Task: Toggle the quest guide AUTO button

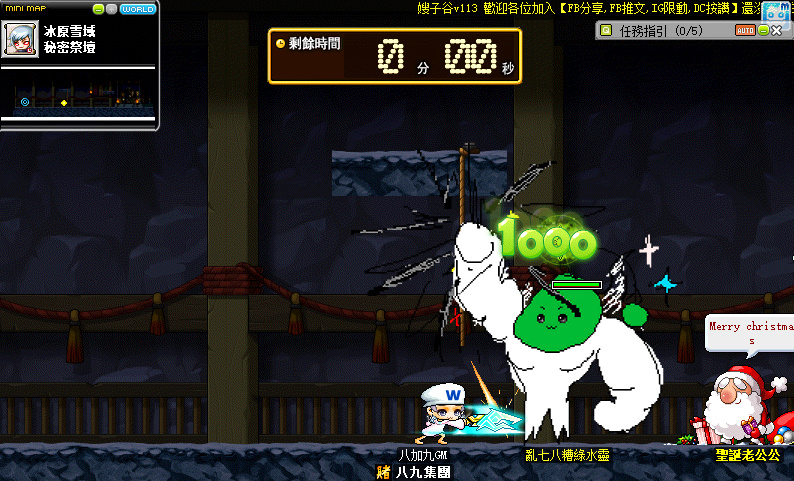Action: tap(745, 30)
